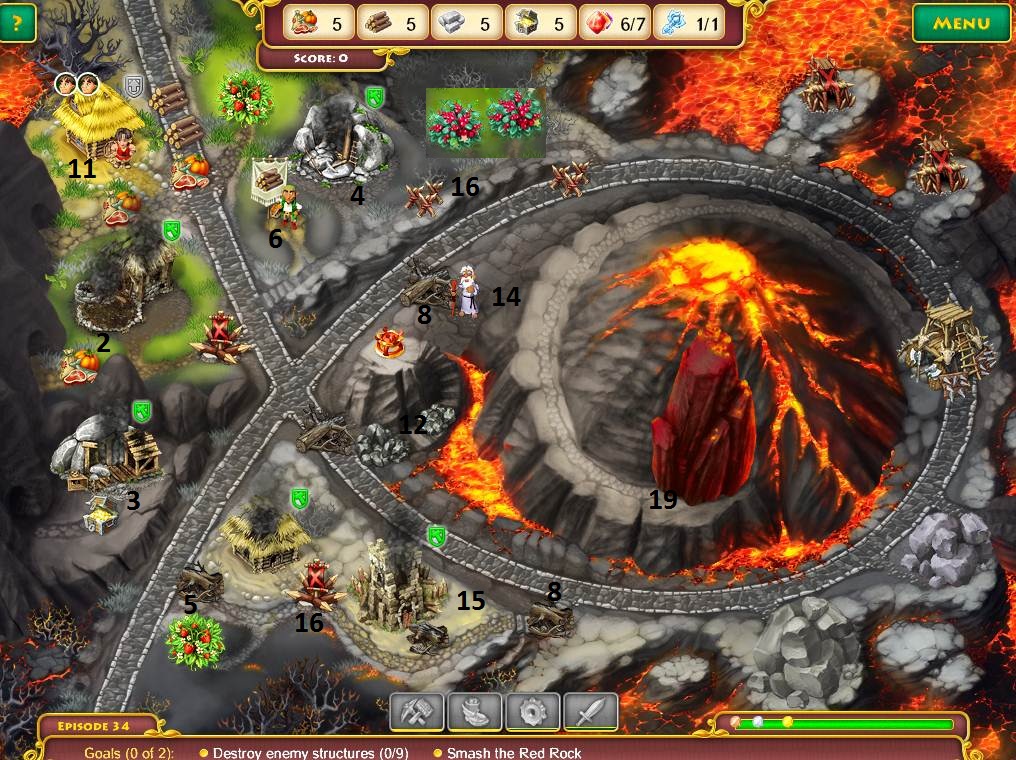1016x760 pixels.
Task: Select the green shield marker above the ruined stone tower
Action: (436, 536)
